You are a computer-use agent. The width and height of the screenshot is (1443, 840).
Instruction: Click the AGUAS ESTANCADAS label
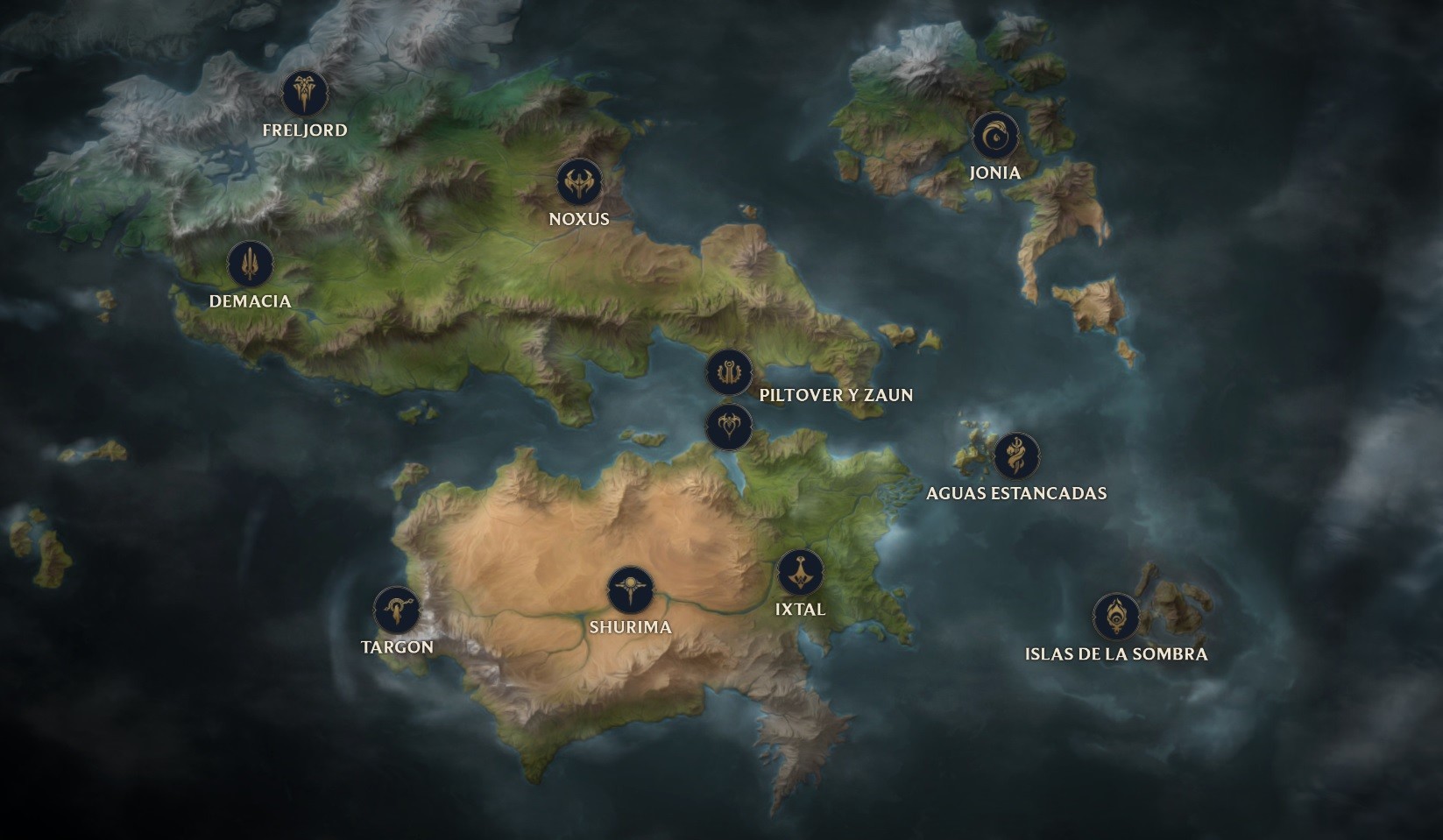1016,493
